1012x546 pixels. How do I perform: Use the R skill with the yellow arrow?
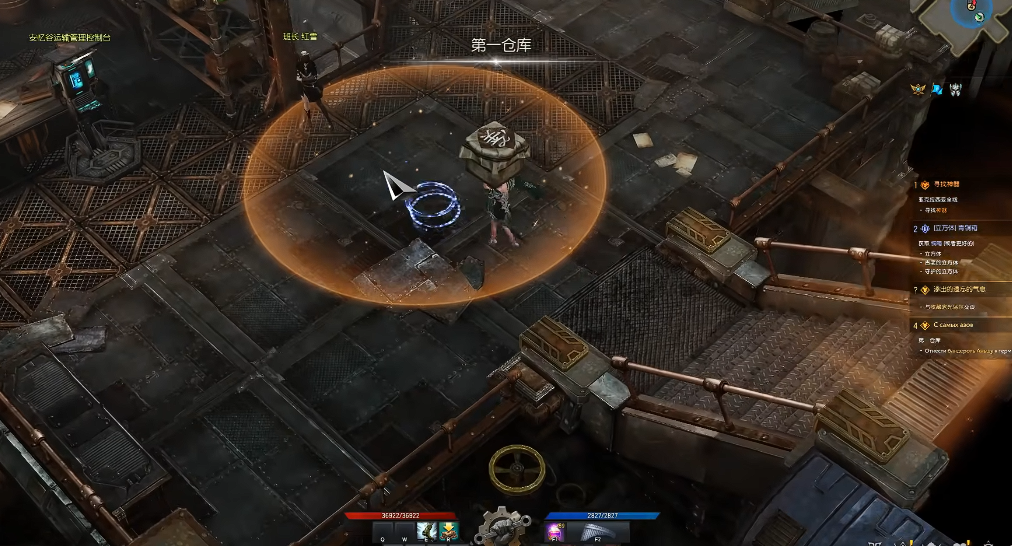447,531
